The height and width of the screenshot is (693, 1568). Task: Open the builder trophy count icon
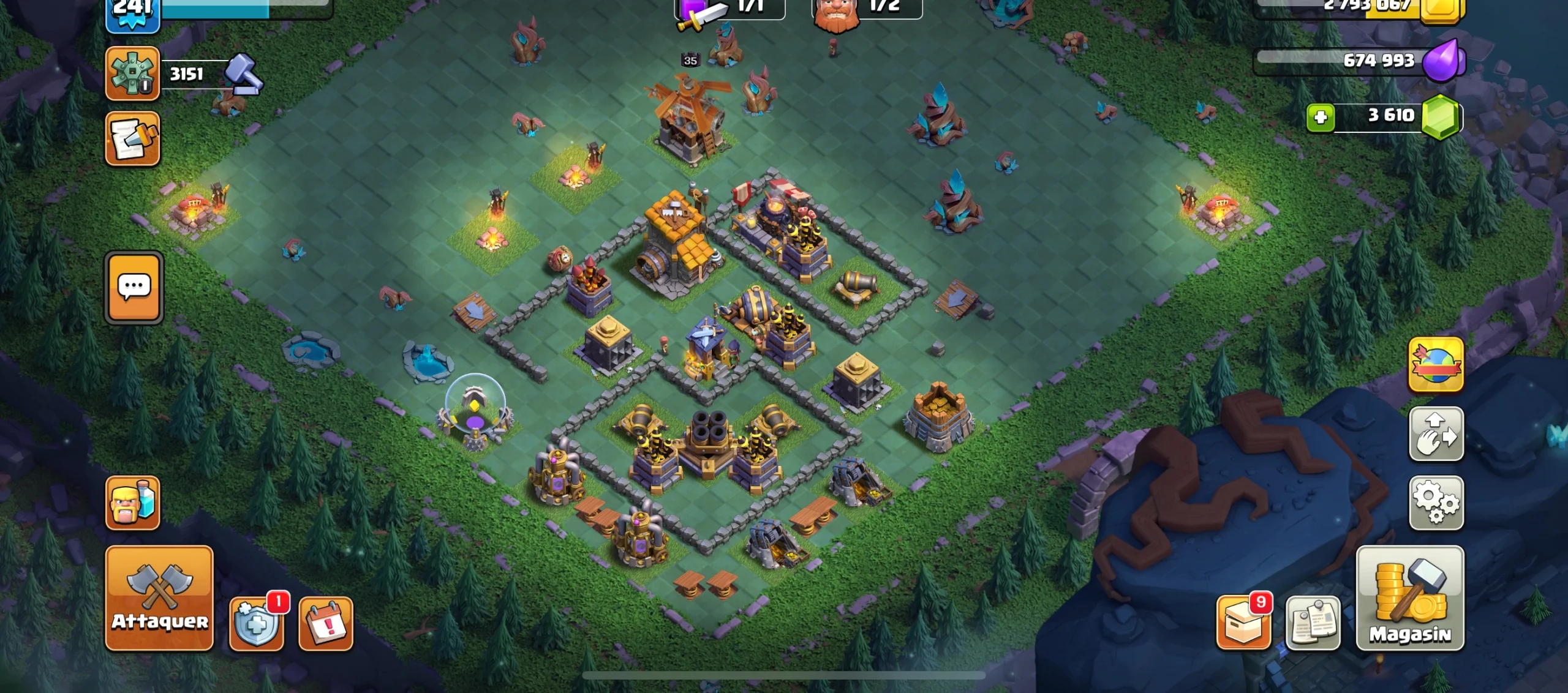[134, 73]
